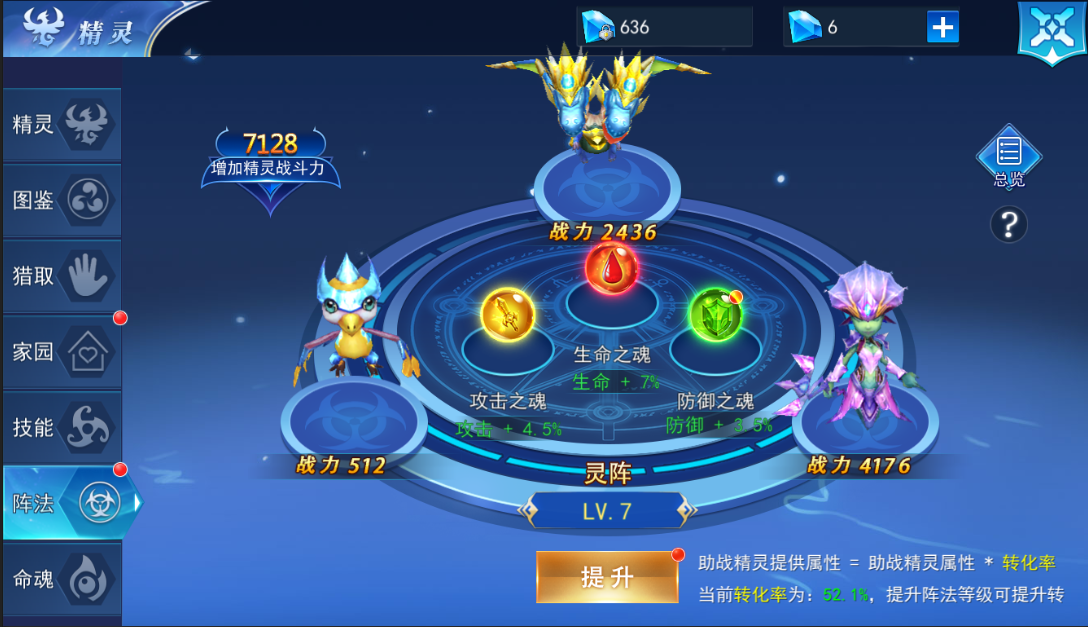
Task: Open the 总览 overview
Action: tap(1008, 157)
